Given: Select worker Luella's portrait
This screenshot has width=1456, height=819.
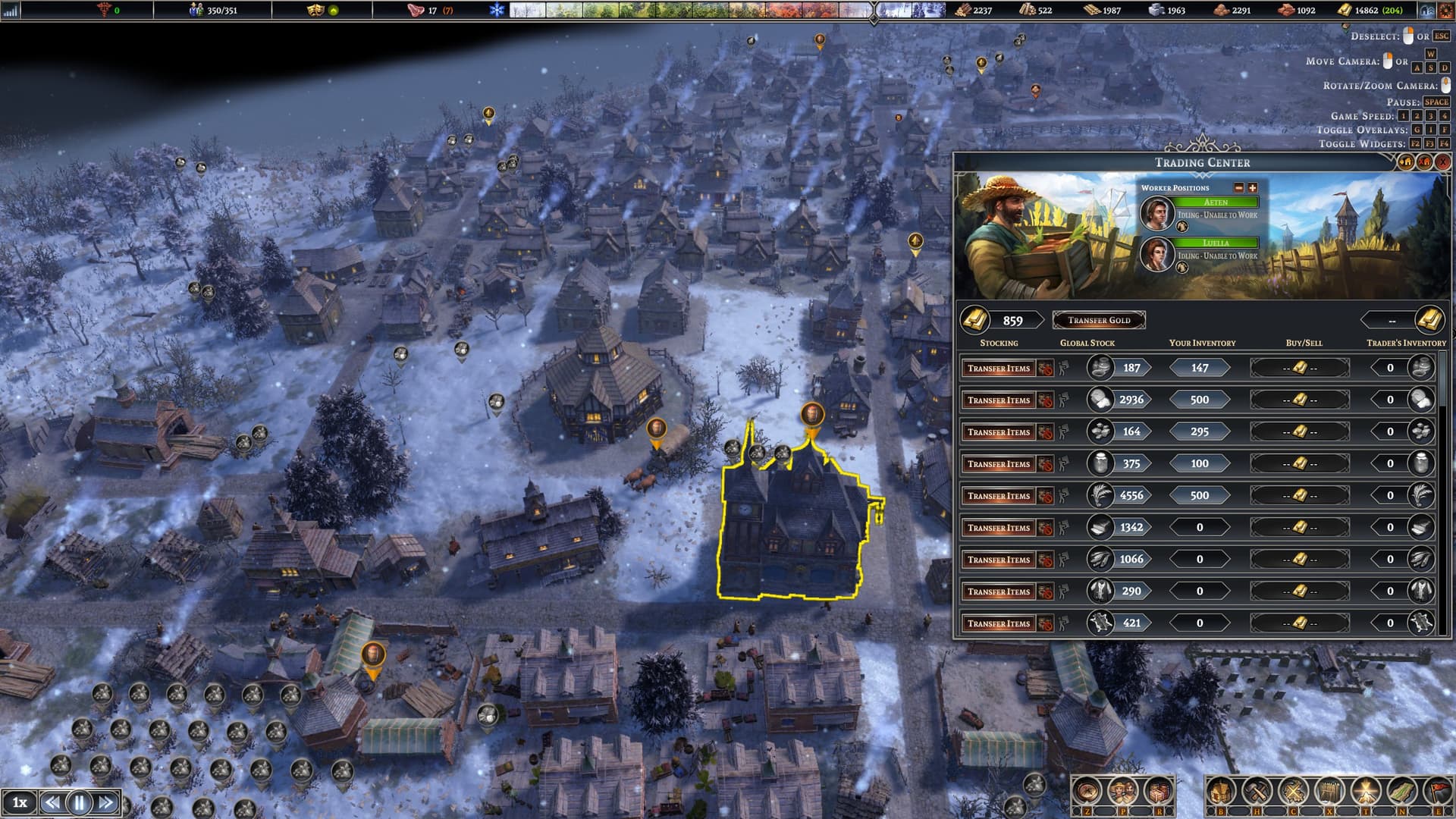Looking at the screenshot, I should pyautogui.click(x=1157, y=254).
